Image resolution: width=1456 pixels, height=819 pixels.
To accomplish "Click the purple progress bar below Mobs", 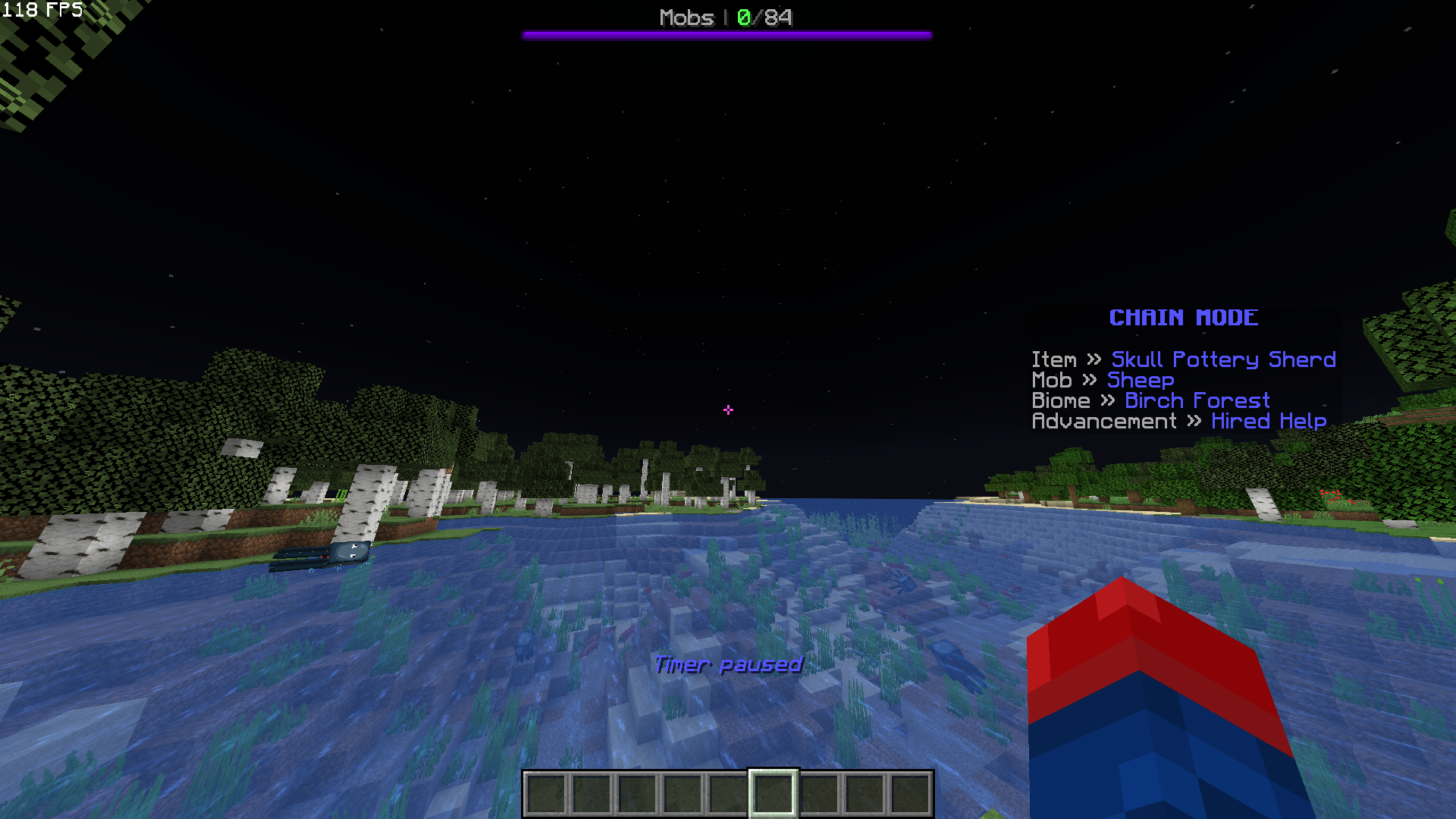I will click(x=726, y=33).
